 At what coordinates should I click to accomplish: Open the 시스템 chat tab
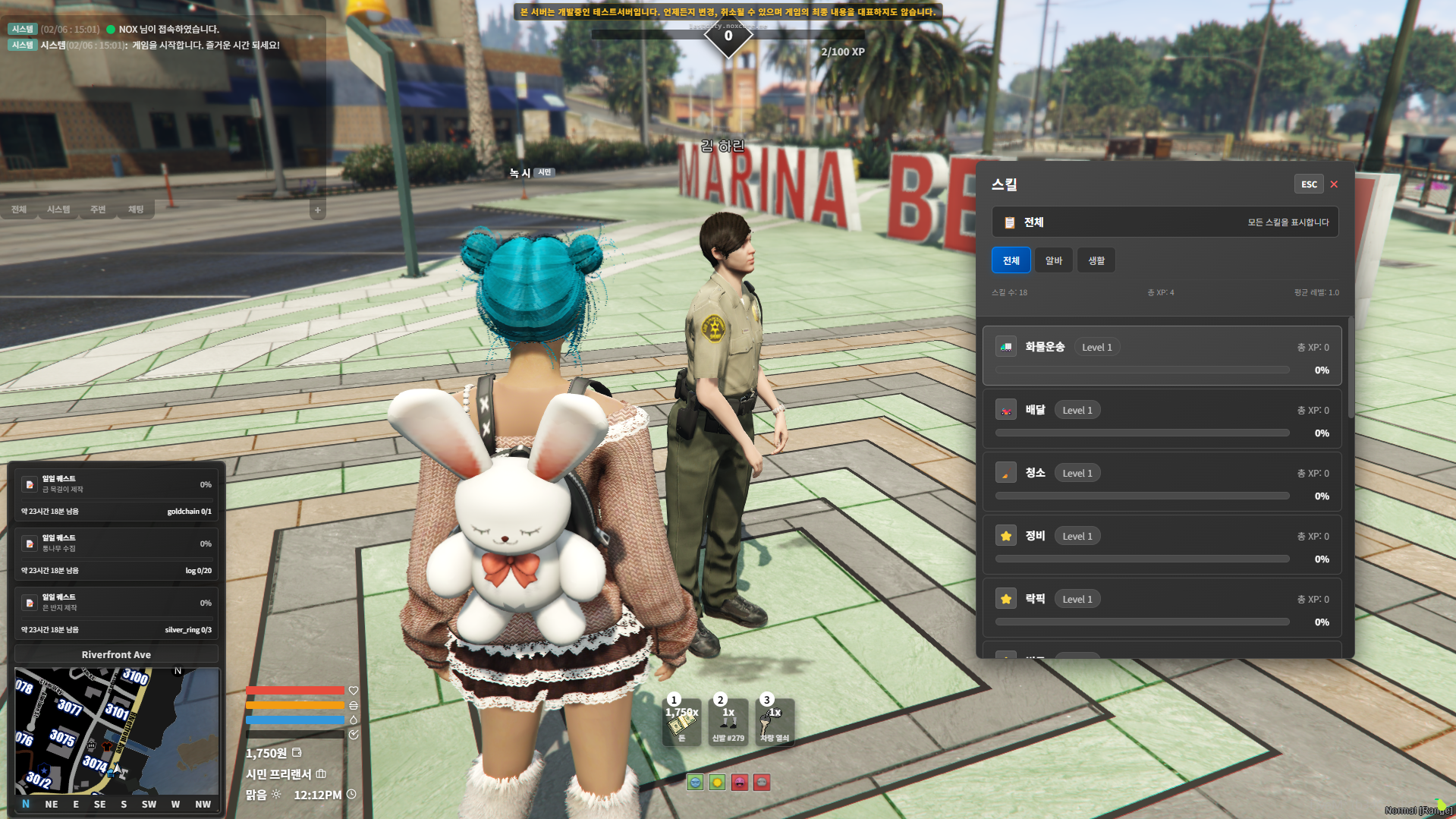tap(58, 209)
